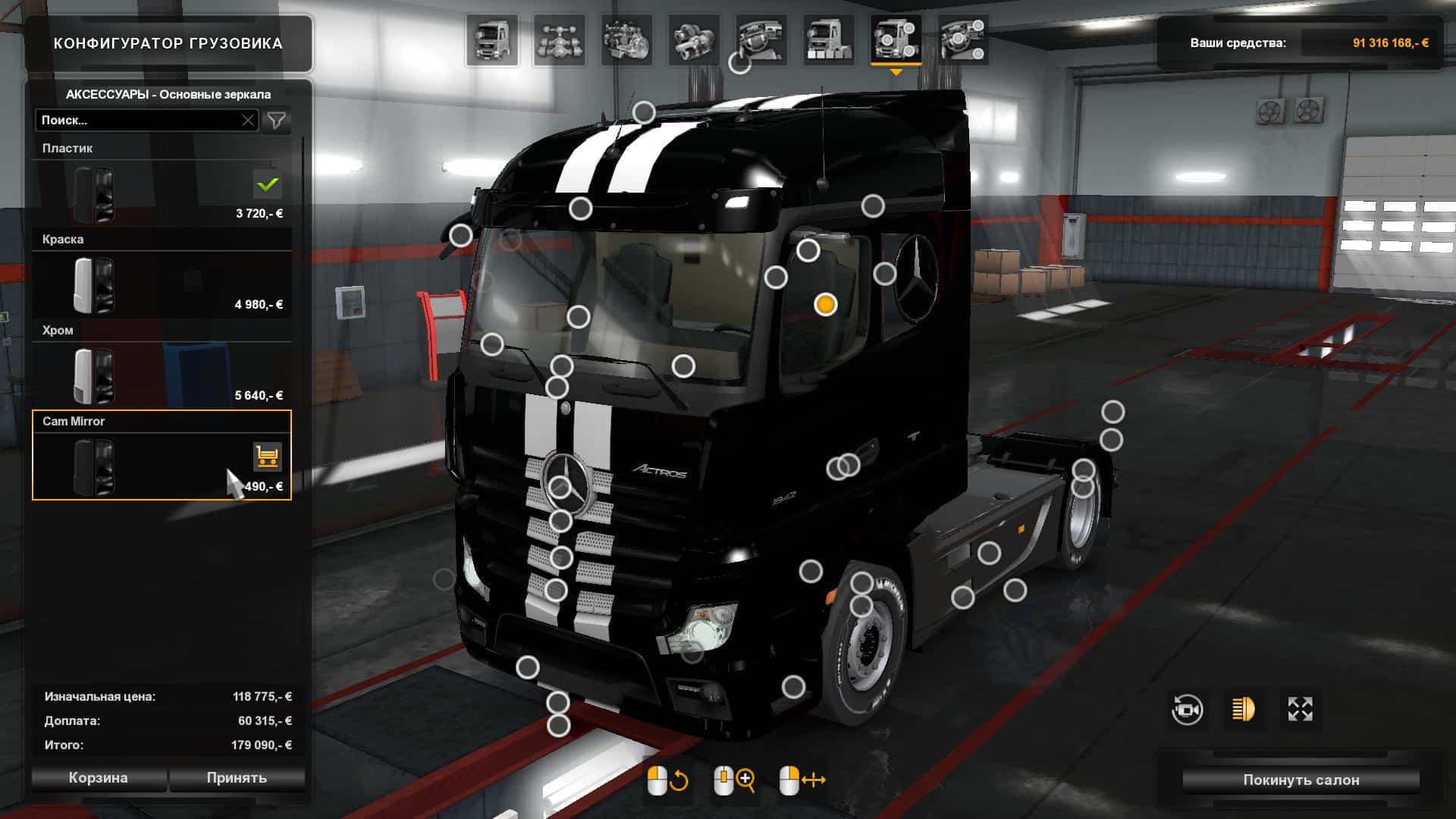Toggle the truck headlights icon
The image size is (1456, 819).
(x=1244, y=710)
